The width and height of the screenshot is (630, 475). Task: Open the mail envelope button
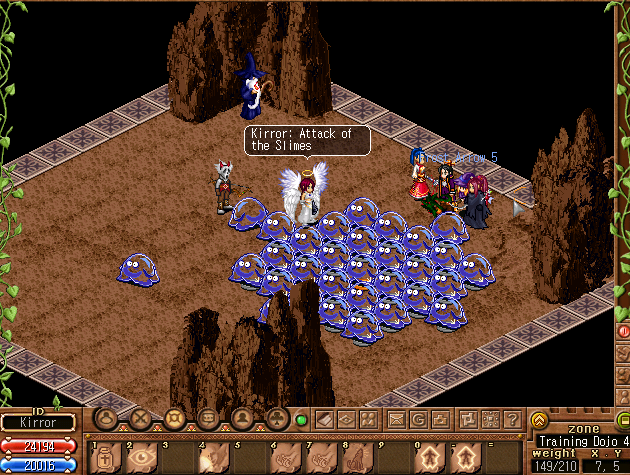[396, 419]
